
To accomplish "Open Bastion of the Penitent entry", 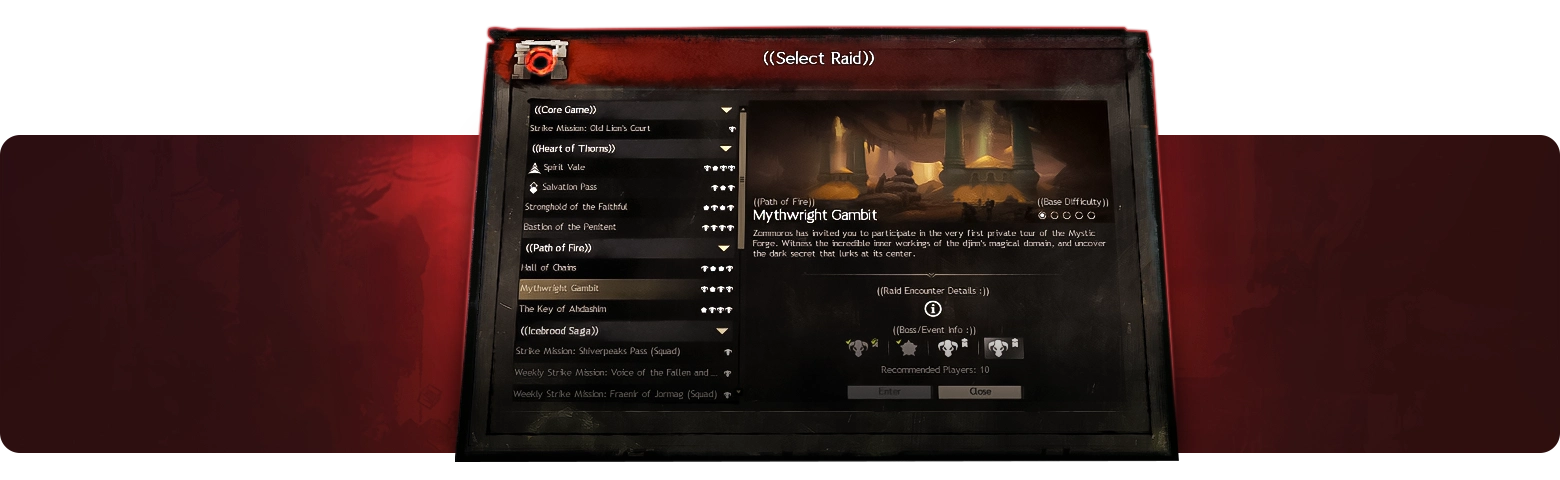I will click(570, 228).
